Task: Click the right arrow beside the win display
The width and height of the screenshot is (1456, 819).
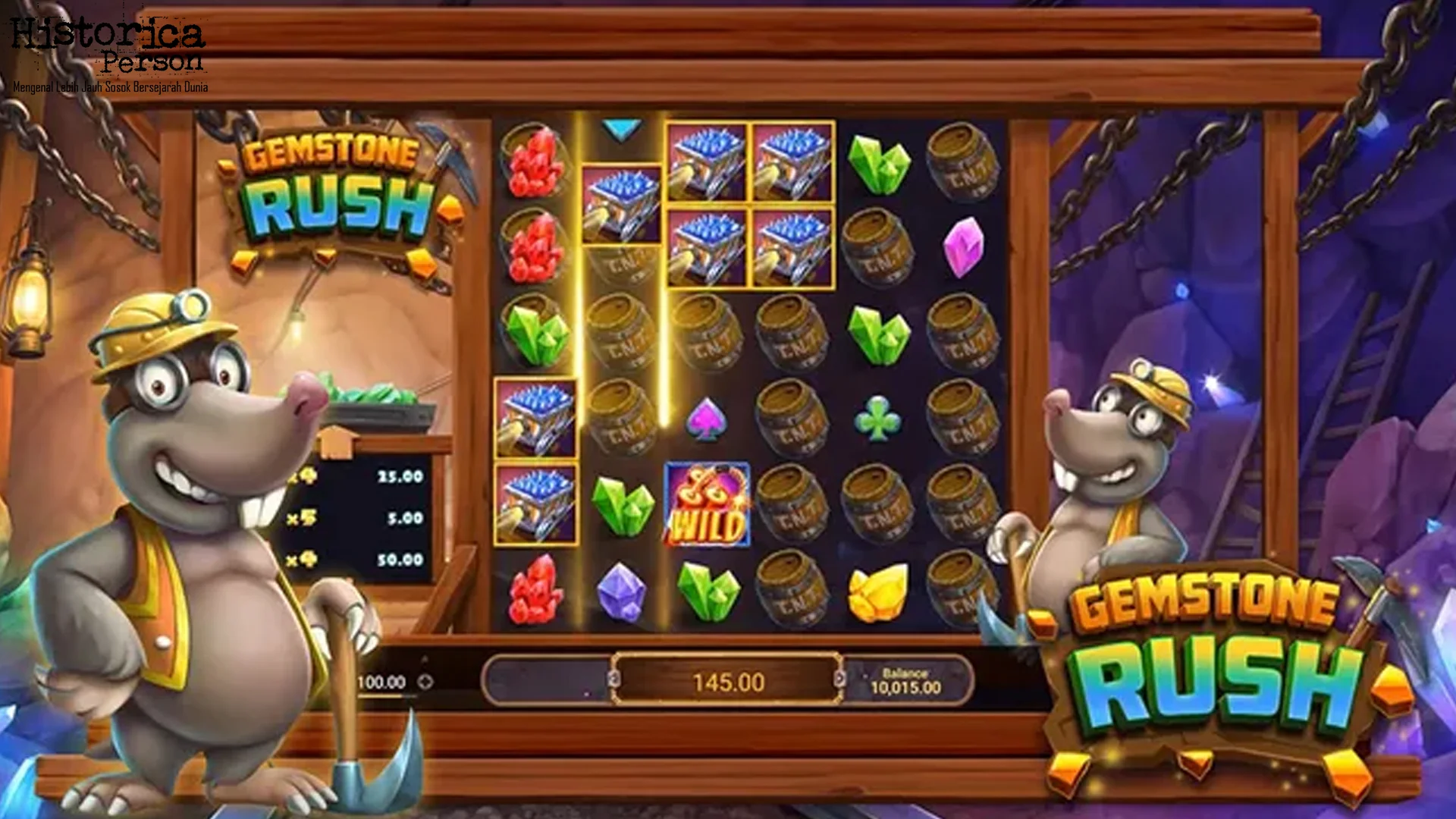Action: tap(840, 678)
